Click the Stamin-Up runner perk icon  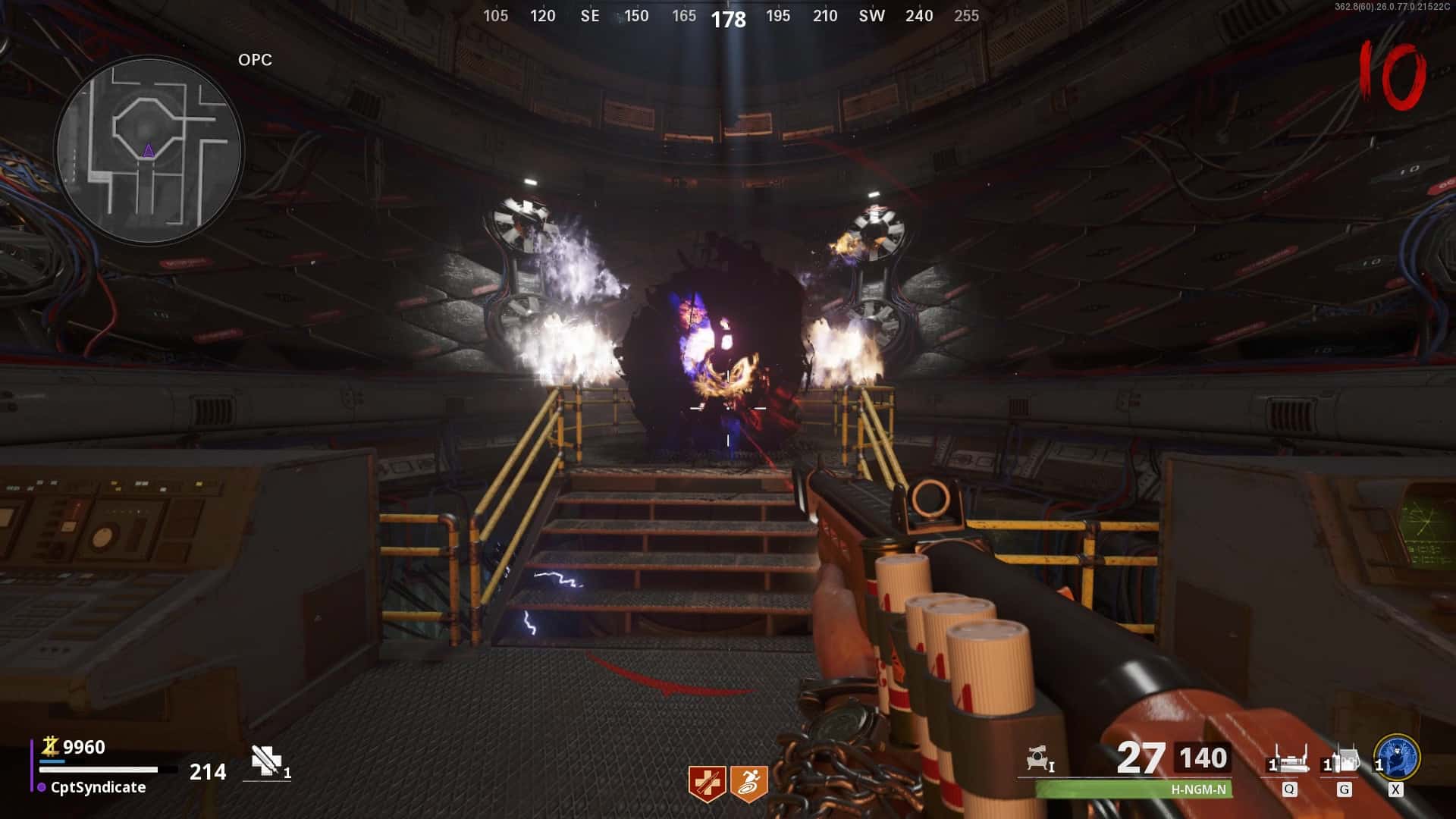[x=749, y=783]
